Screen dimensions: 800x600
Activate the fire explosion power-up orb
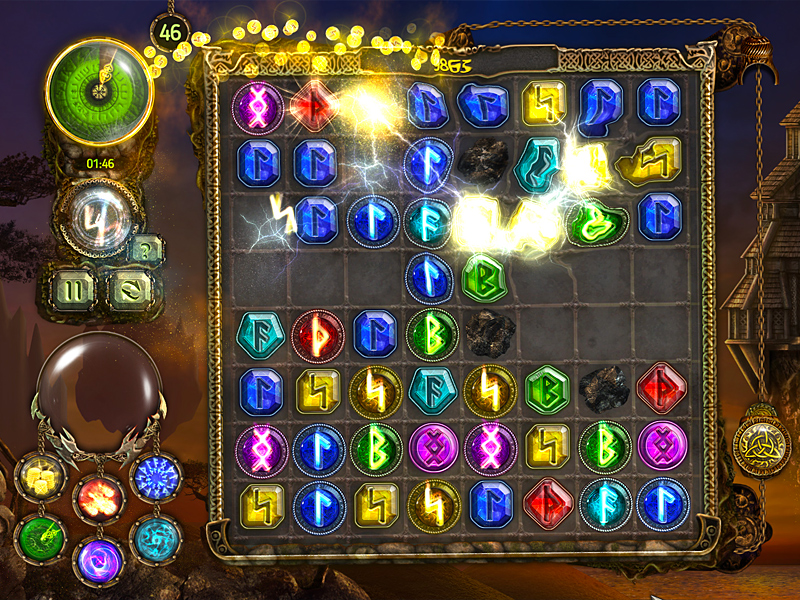click(x=99, y=497)
